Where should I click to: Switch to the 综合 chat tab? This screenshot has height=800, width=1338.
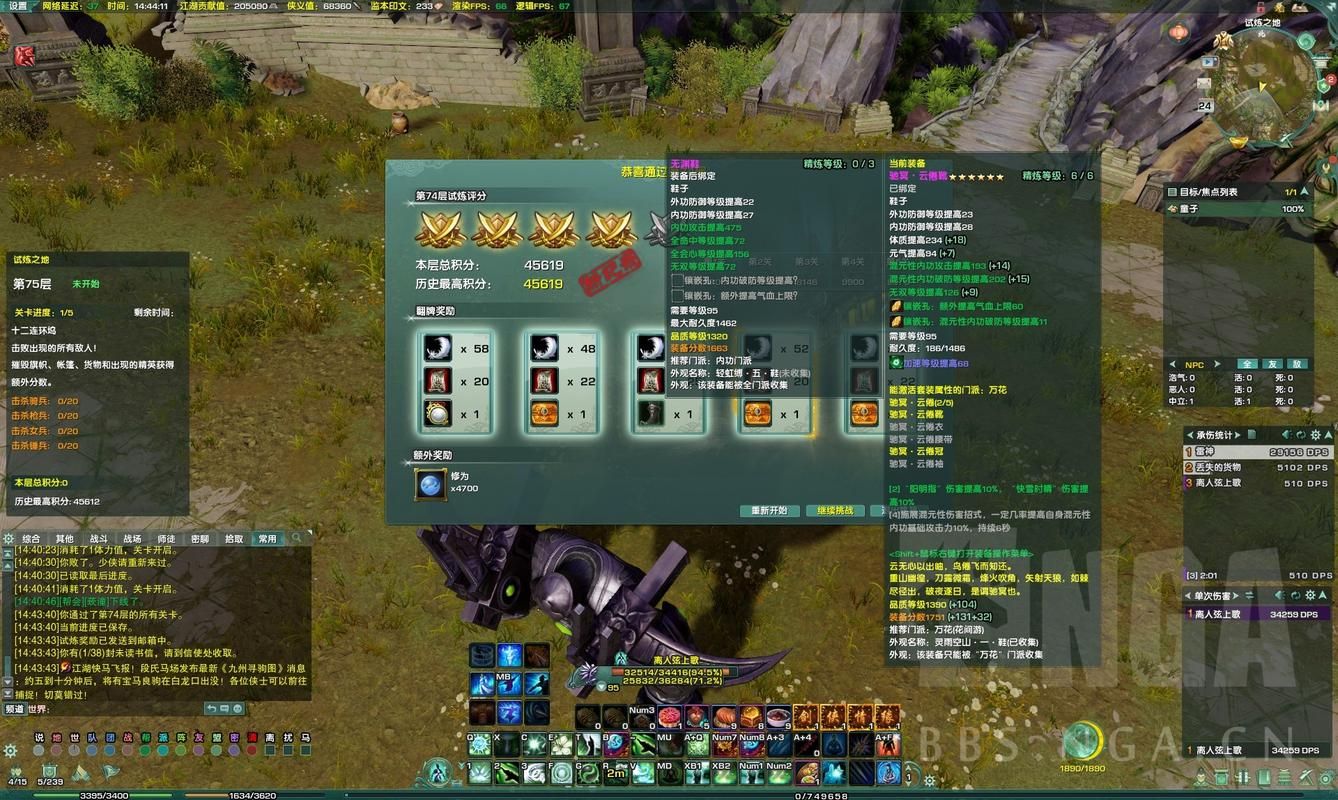pyautogui.click(x=31, y=539)
